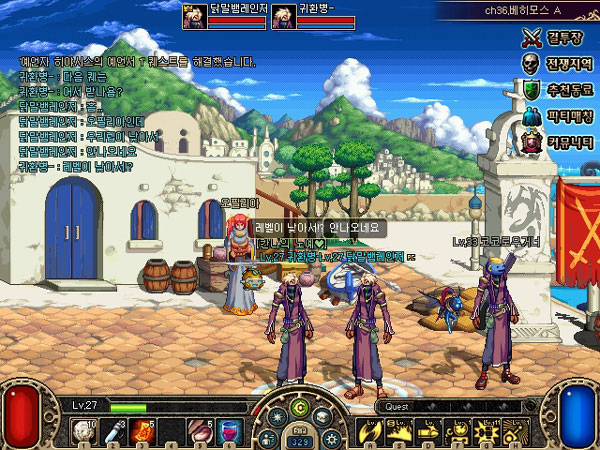Select party member 귀환병 portrait

(x=283, y=17)
